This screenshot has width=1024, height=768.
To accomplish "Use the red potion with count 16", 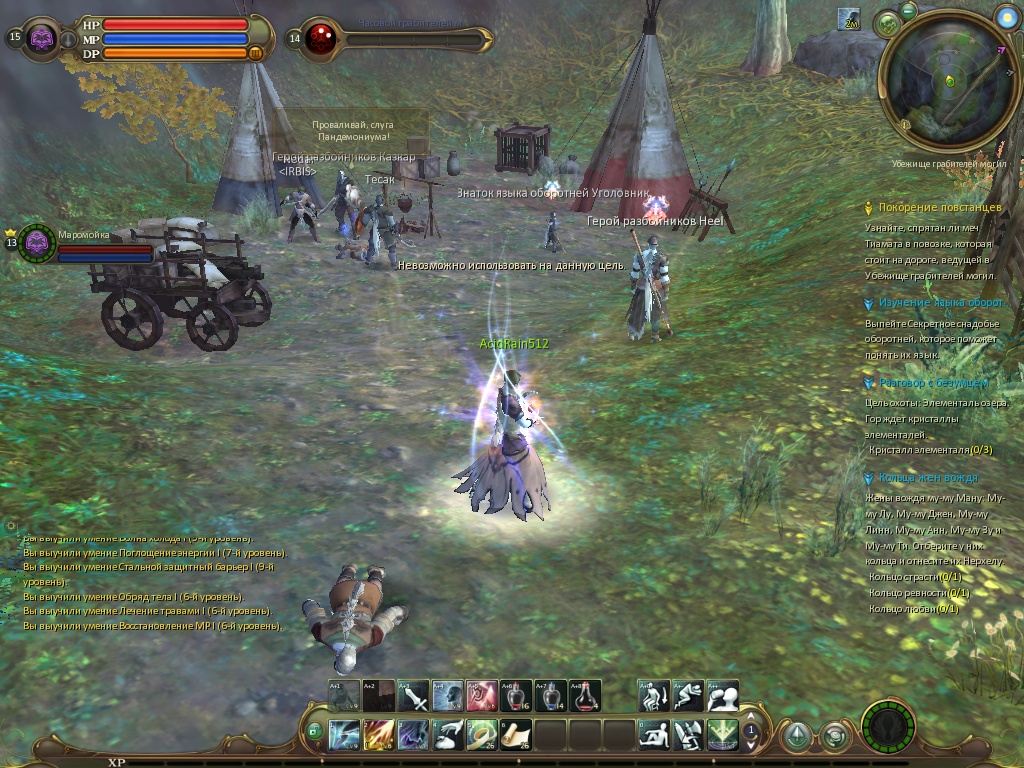I will click(x=516, y=696).
